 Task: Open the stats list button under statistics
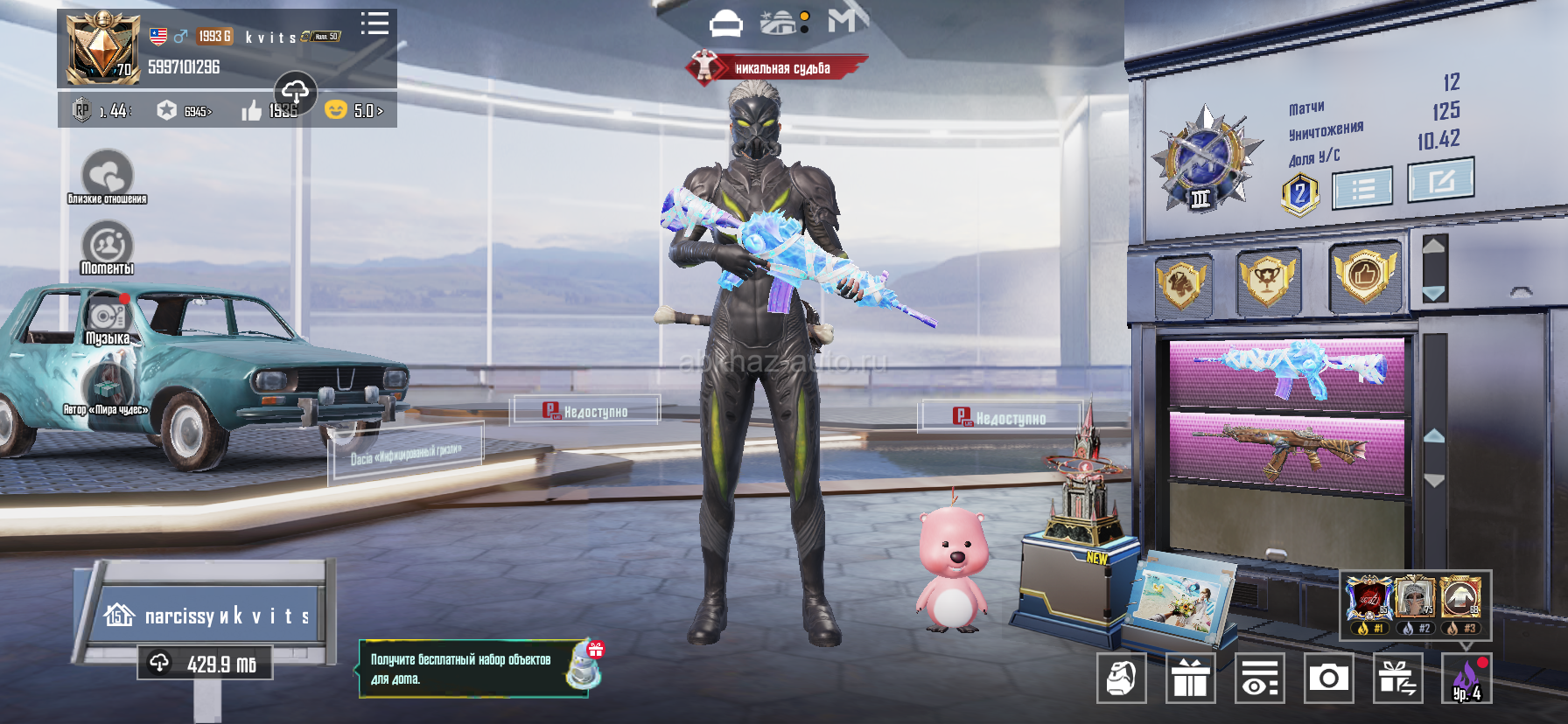1362,189
